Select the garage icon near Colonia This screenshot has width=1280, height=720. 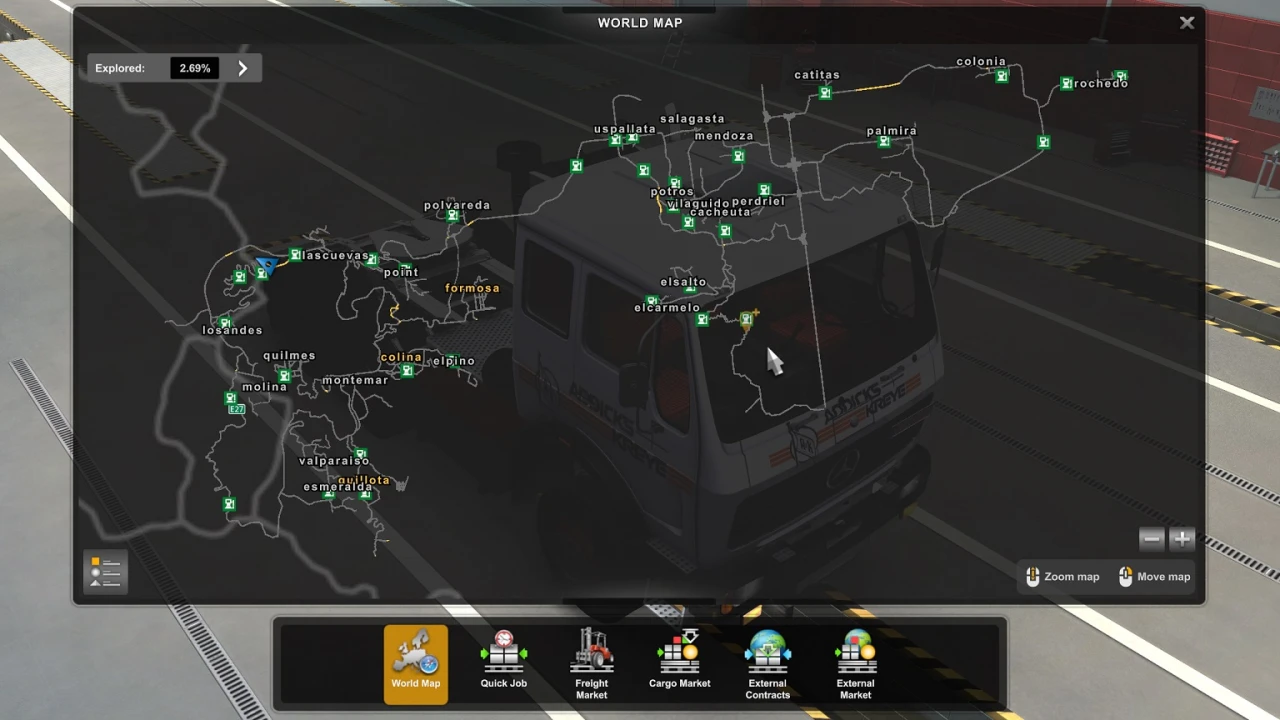(x=1001, y=76)
